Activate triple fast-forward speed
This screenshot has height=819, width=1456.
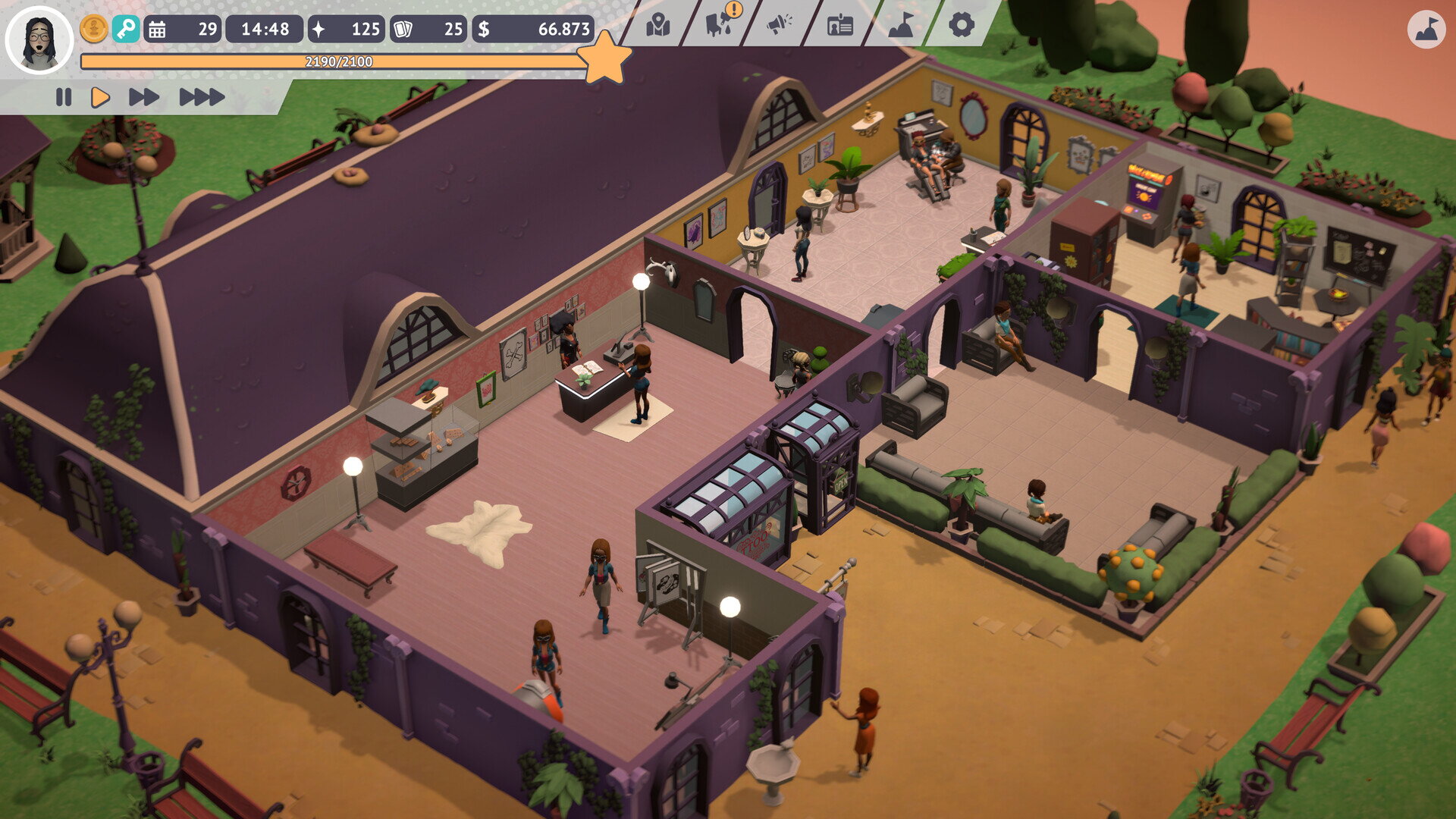(x=202, y=97)
